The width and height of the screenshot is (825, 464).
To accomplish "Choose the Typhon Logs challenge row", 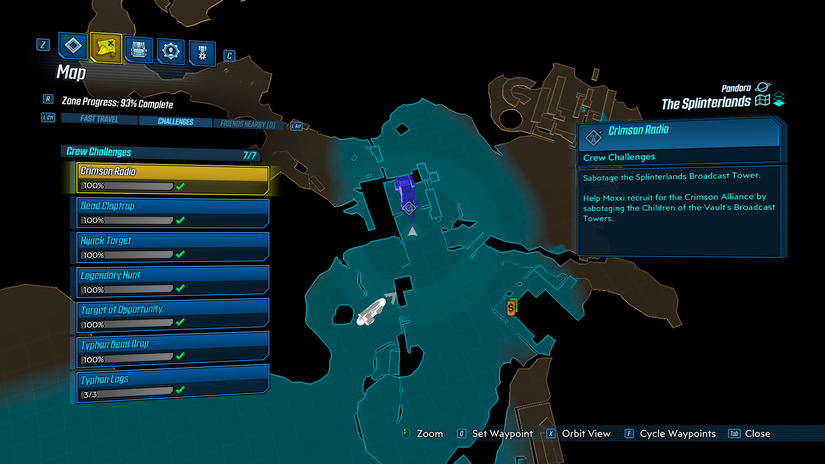I will tap(173, 384).
